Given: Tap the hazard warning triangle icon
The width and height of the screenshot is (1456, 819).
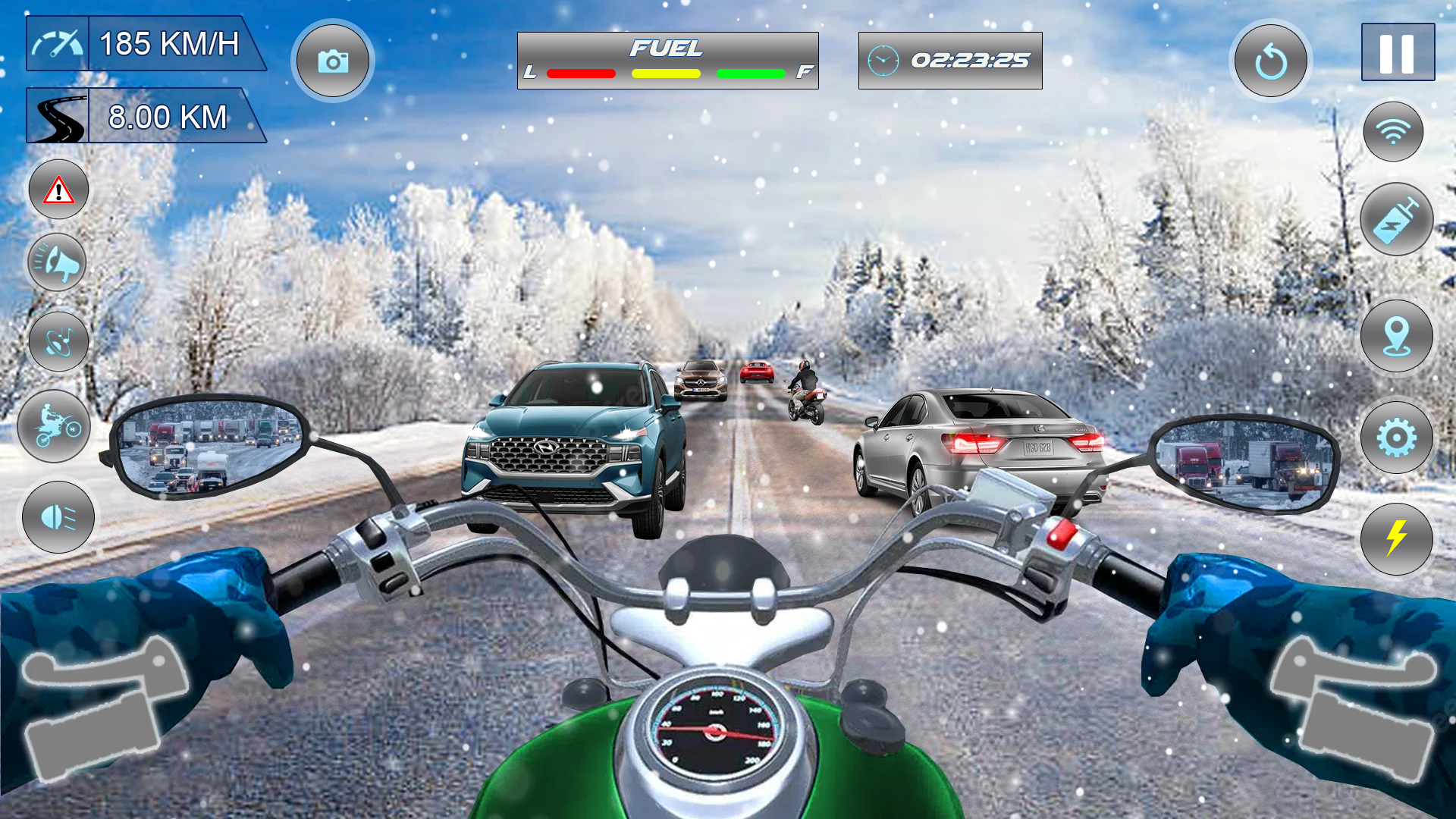Looking at the screenshot, I should [x=58, y=189].
